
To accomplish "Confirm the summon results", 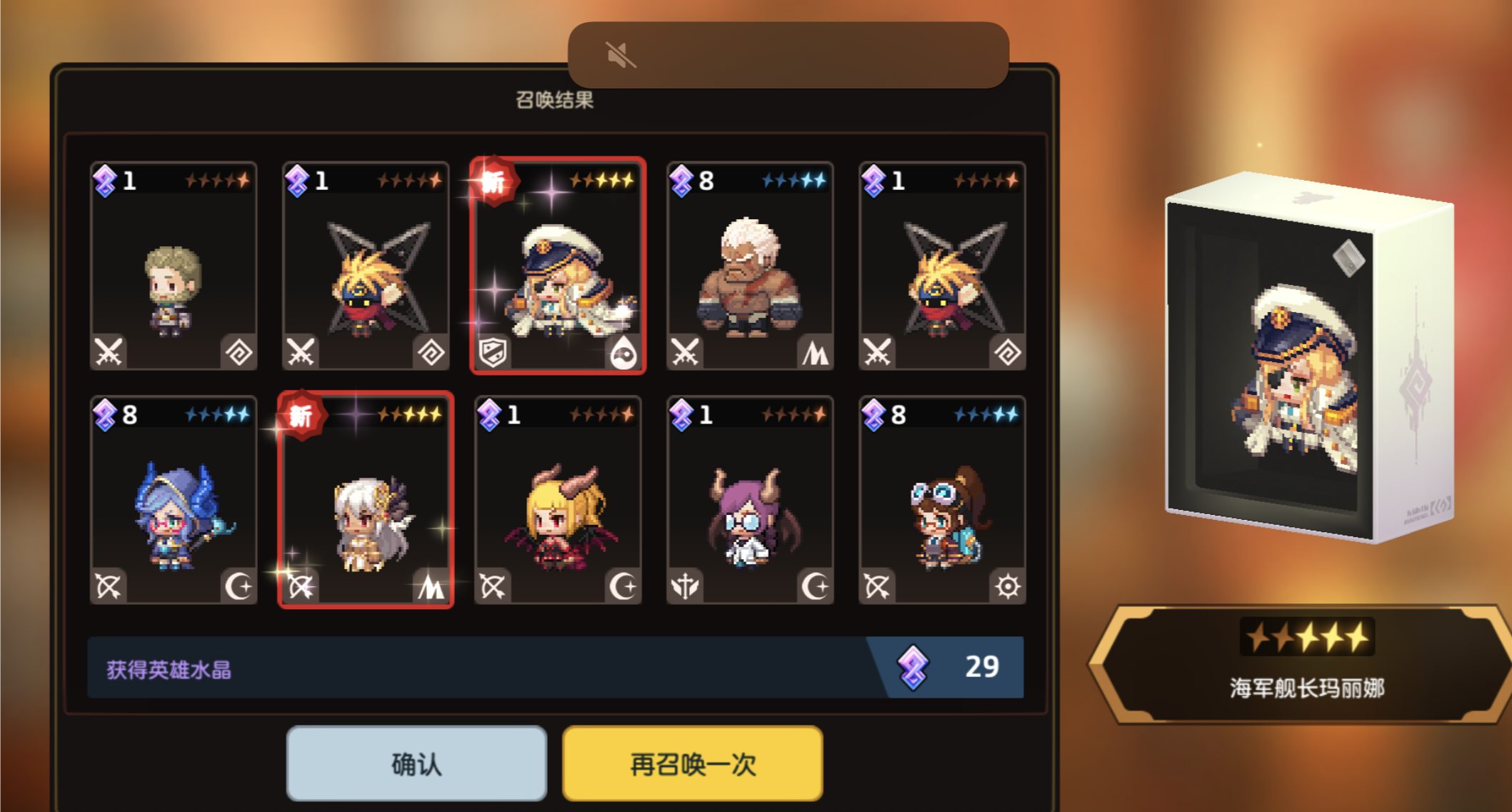I will (416, 763).
